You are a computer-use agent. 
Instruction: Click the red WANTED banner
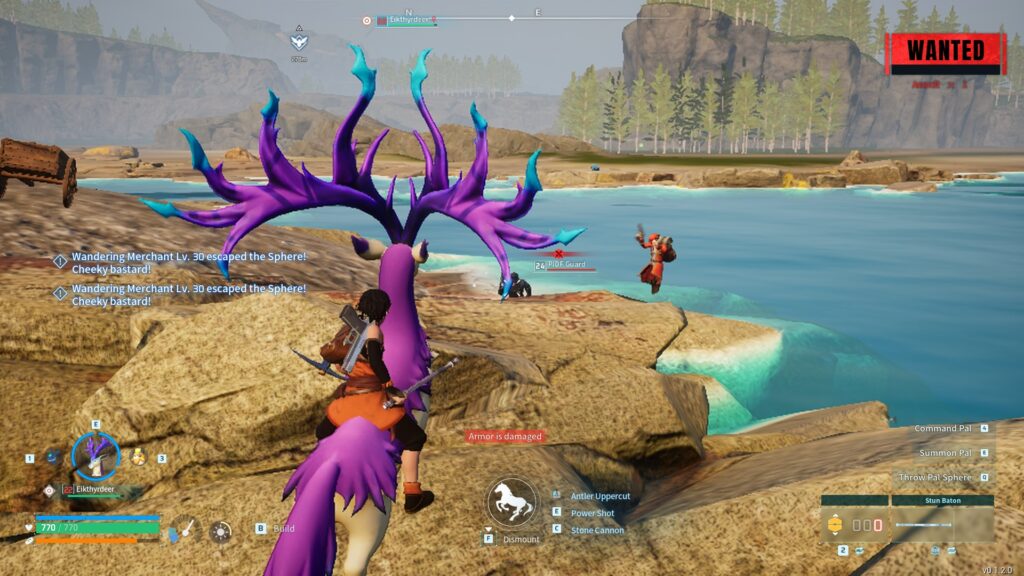945,52
